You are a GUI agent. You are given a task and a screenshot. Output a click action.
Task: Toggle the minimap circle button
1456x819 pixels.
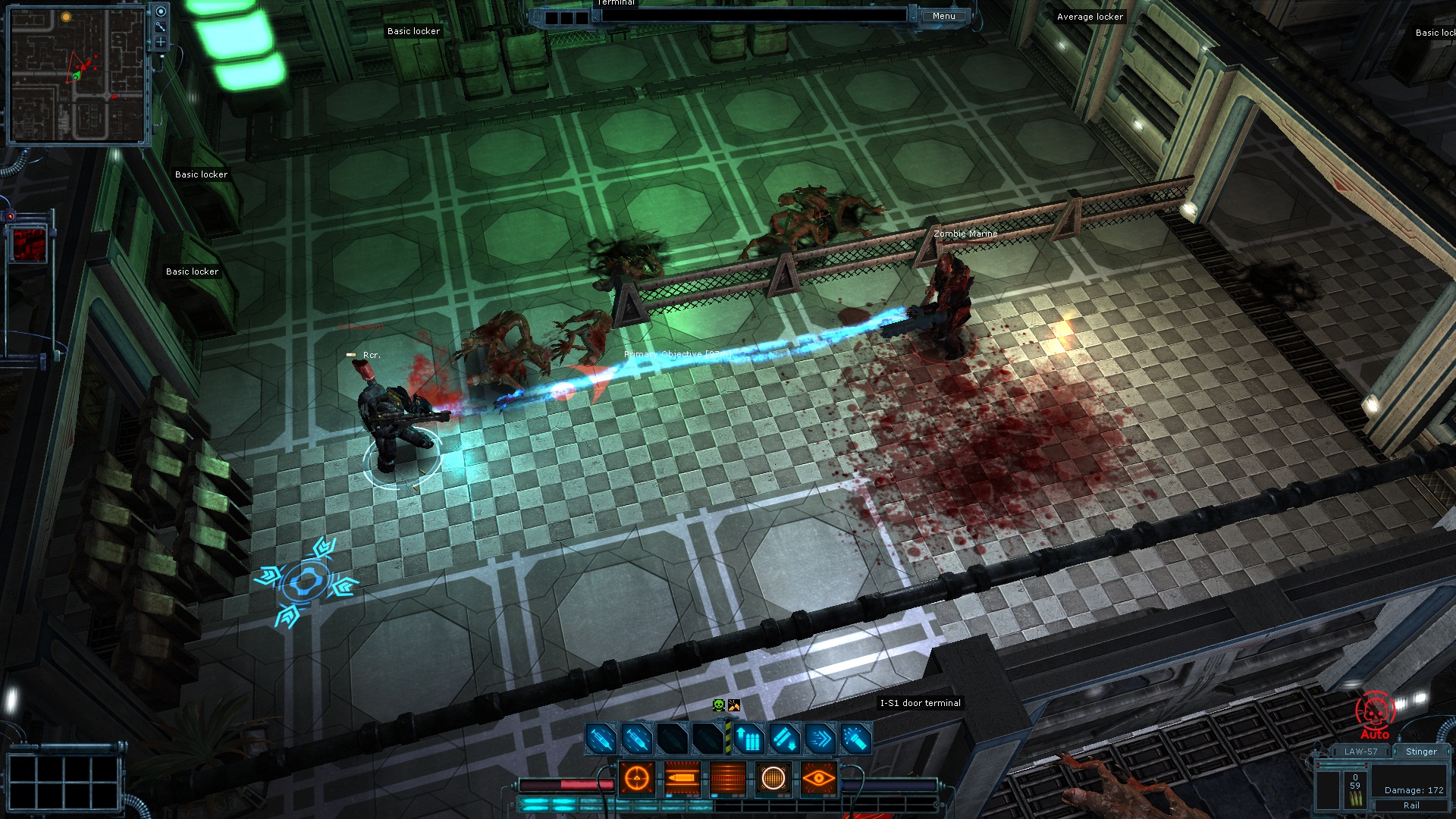(x=161, y=11)
